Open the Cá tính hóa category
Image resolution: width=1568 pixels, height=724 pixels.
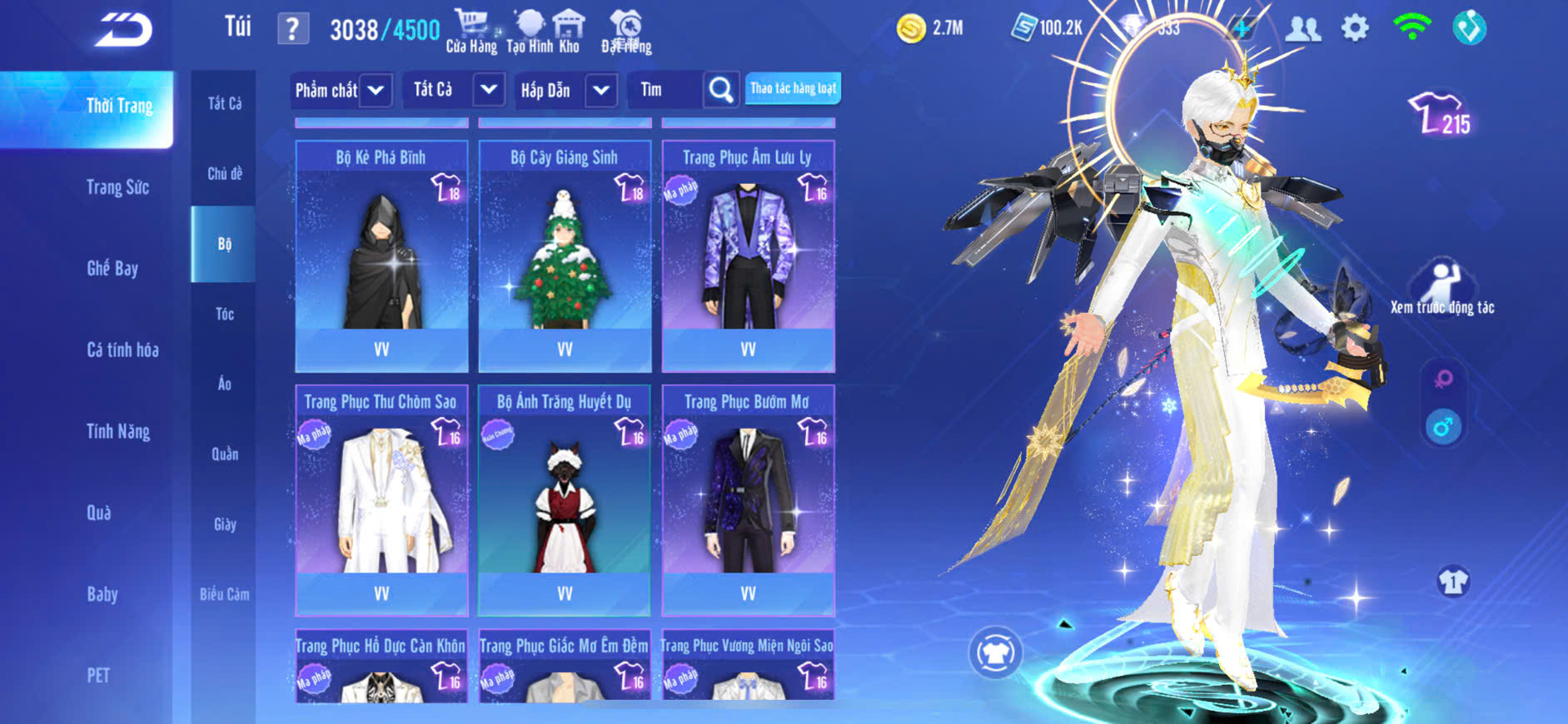pos(122,350)
